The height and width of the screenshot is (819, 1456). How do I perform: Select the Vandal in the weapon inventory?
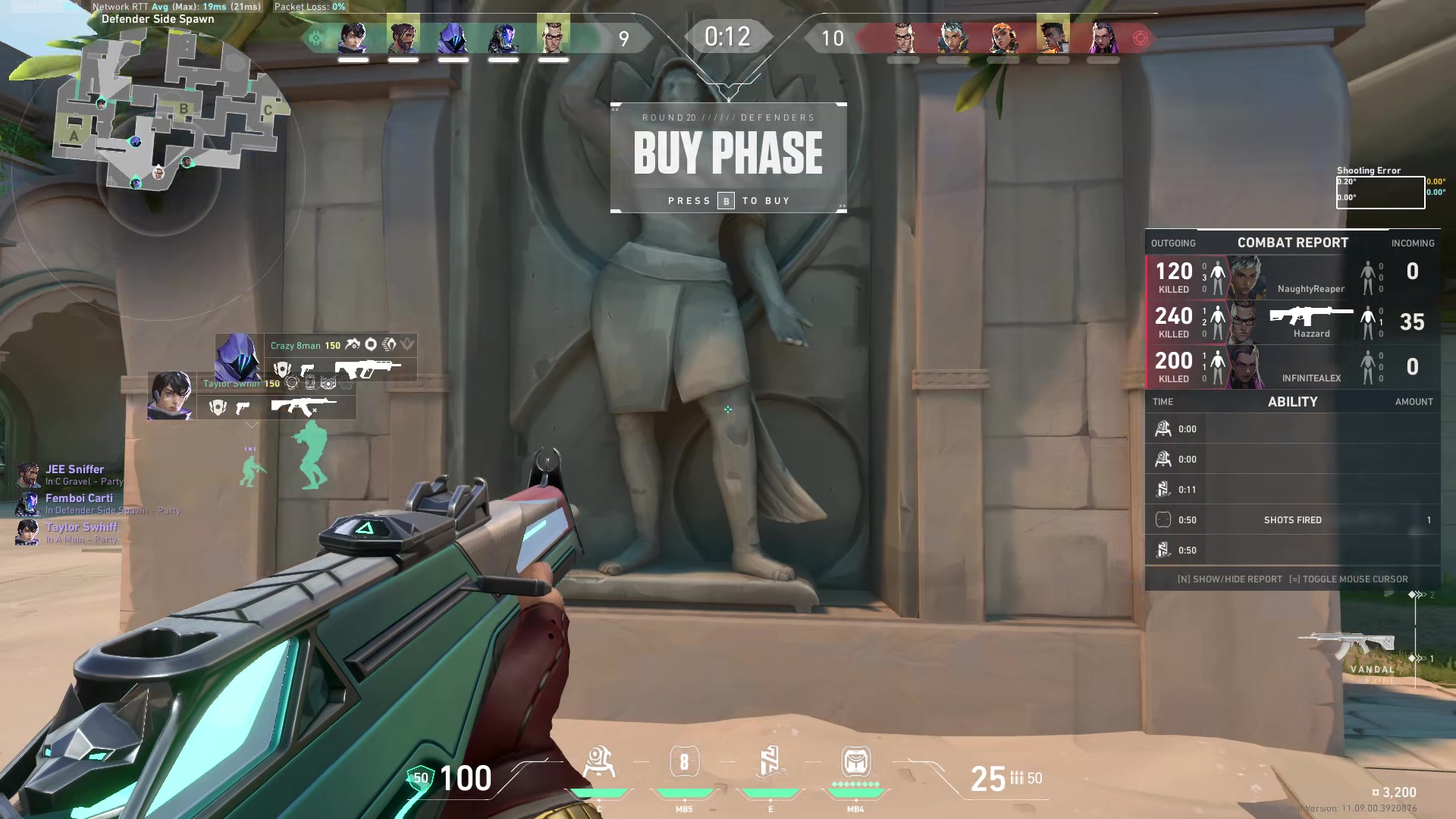point(1348,646)
